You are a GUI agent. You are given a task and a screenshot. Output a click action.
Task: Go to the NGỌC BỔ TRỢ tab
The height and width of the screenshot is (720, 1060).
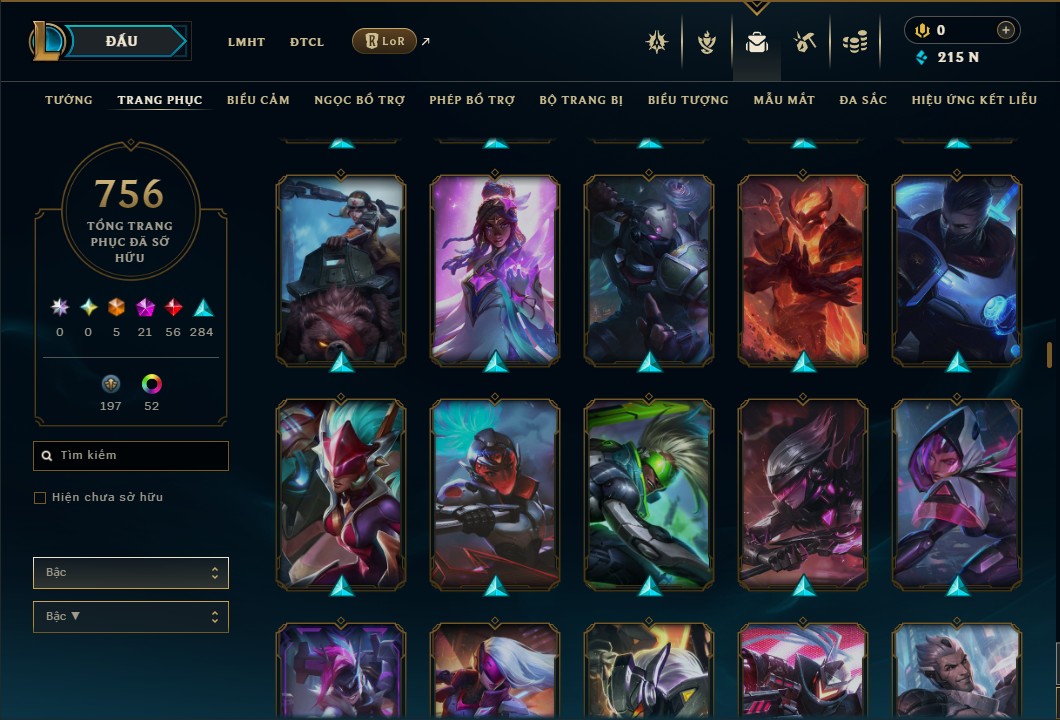(x=359, y=100)
